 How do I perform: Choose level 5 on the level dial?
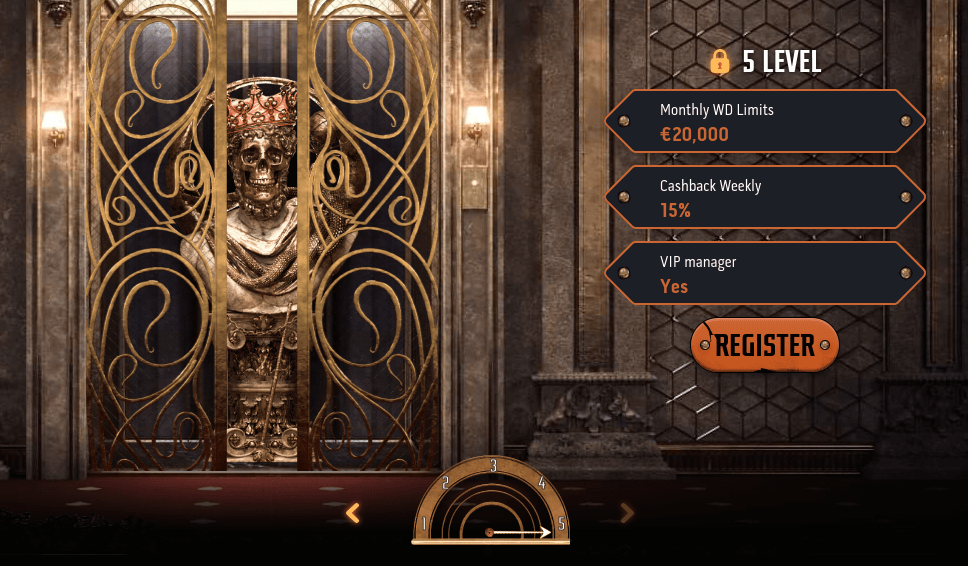[561, 523]
